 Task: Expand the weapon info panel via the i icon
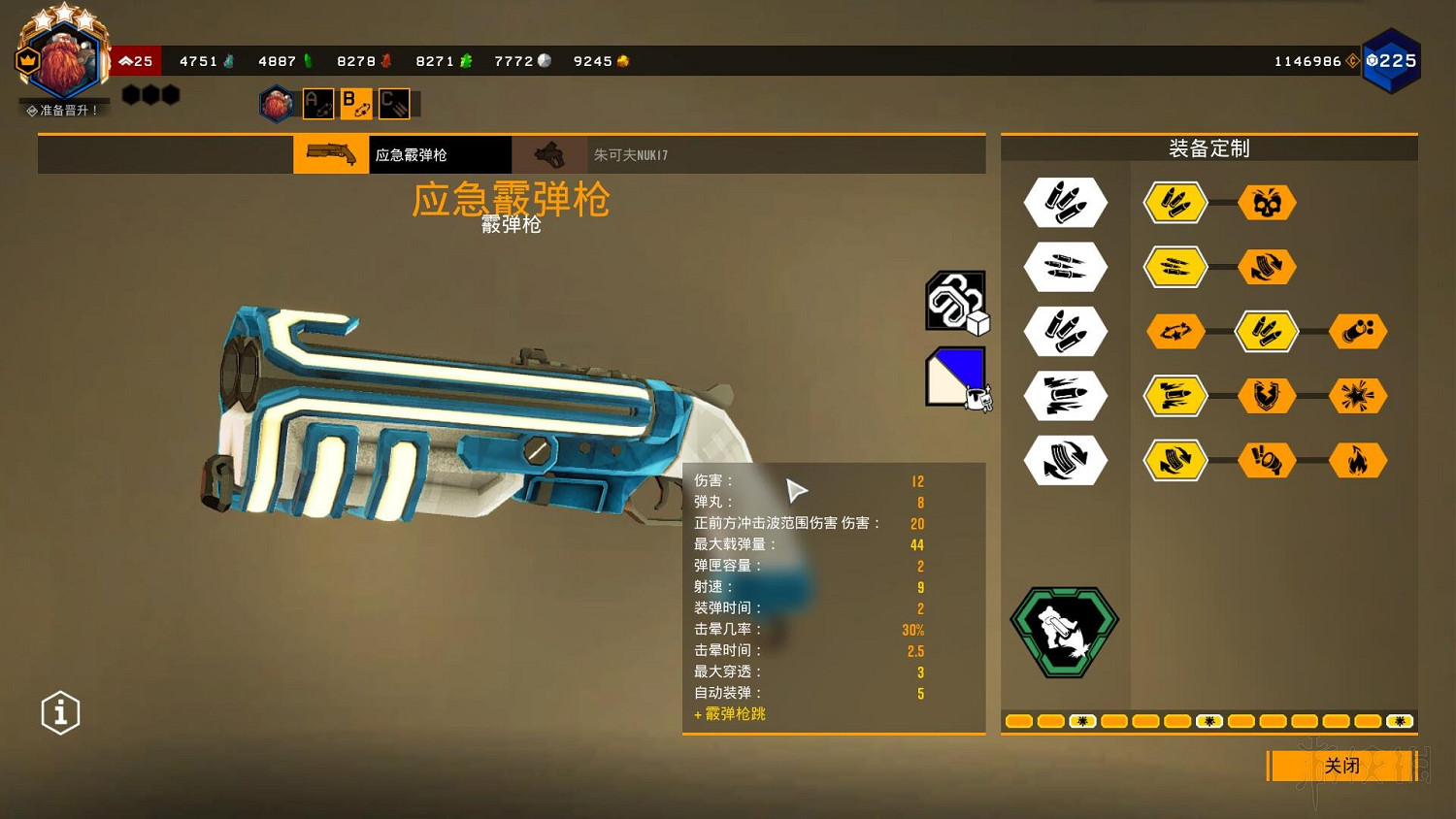(x=60, y=712)
